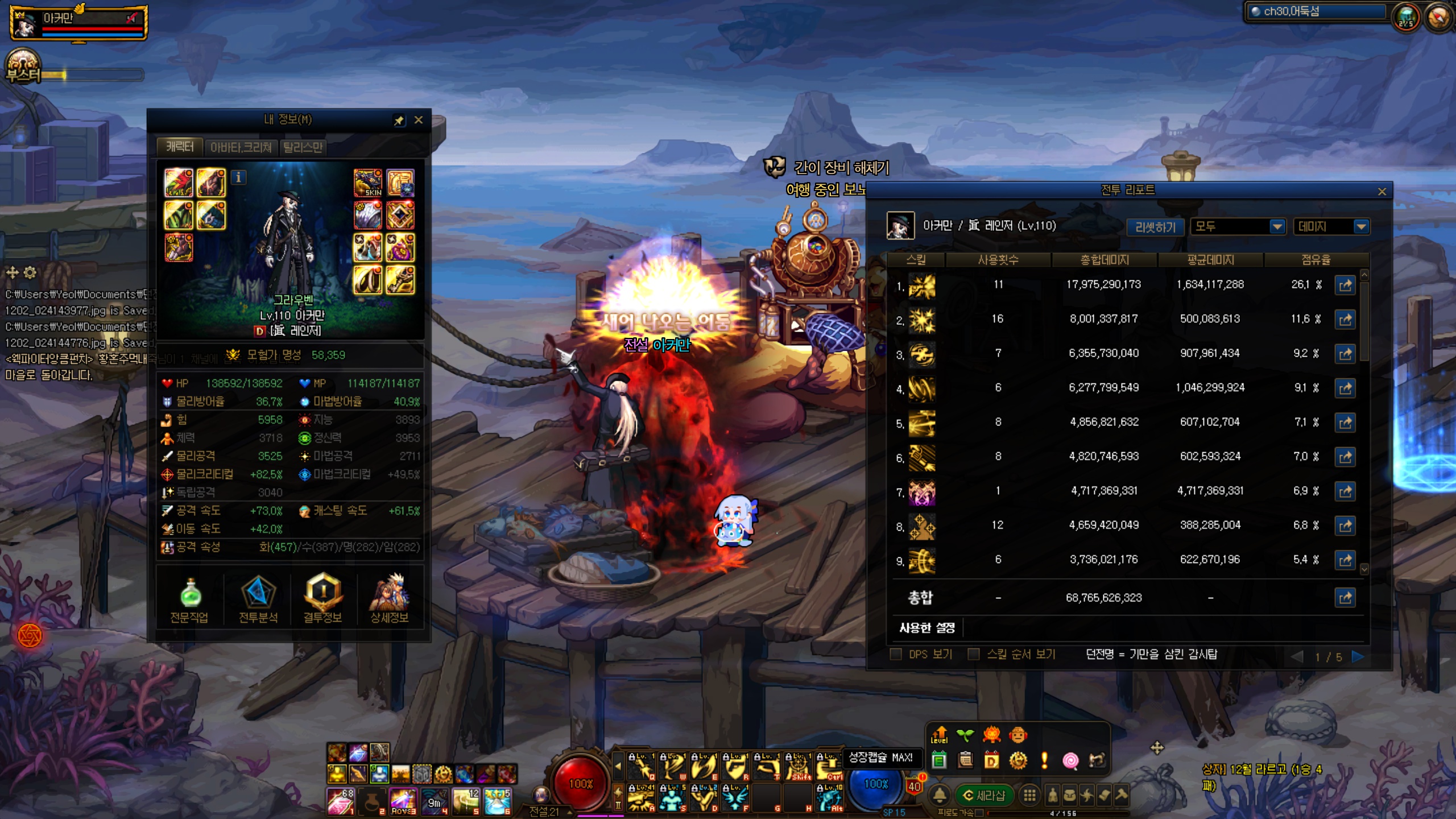Image resolution: width=1456 pixels, height=819 pixels.
Task: Open 전투분석 combat analysis
Action: point(258,599)
